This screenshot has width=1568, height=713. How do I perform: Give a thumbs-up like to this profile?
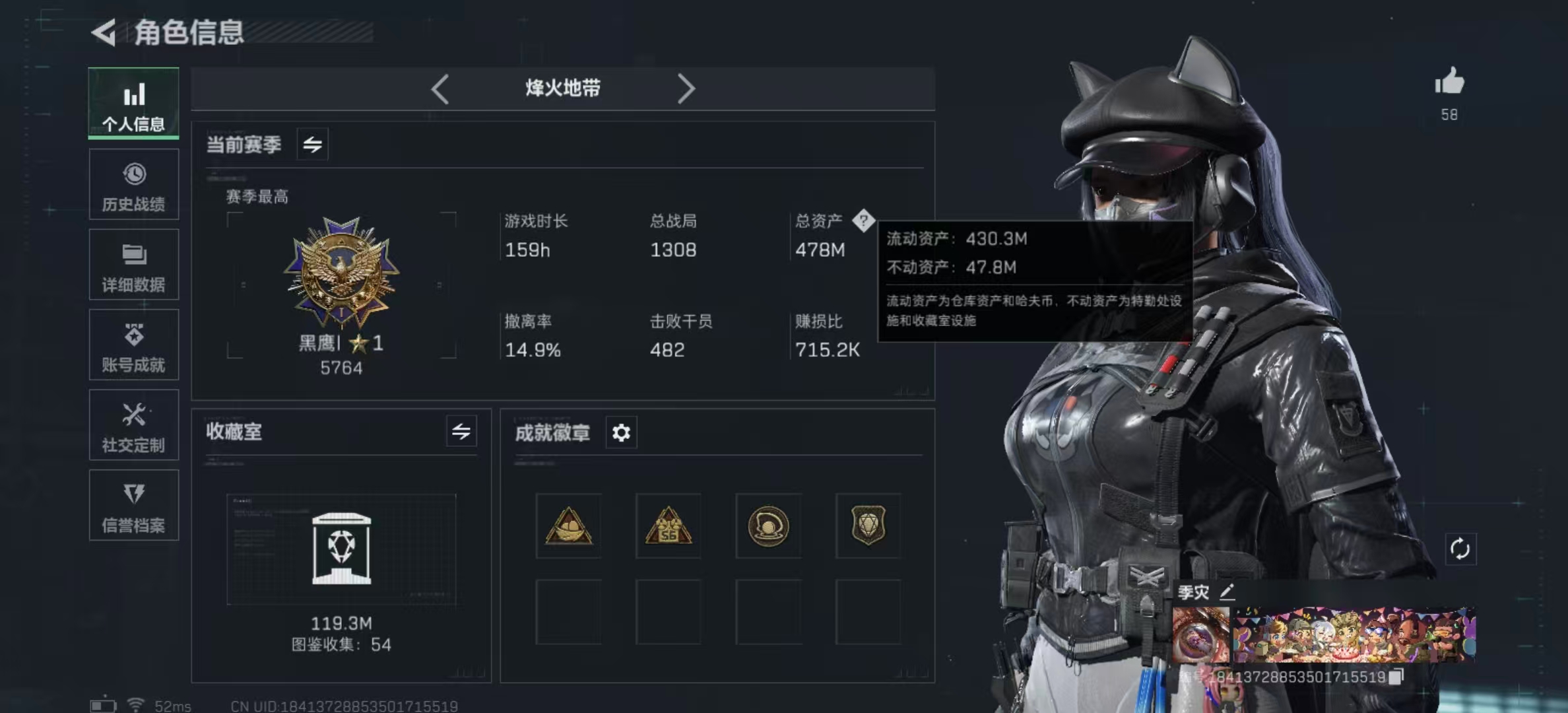click(x=1449, y=83)
